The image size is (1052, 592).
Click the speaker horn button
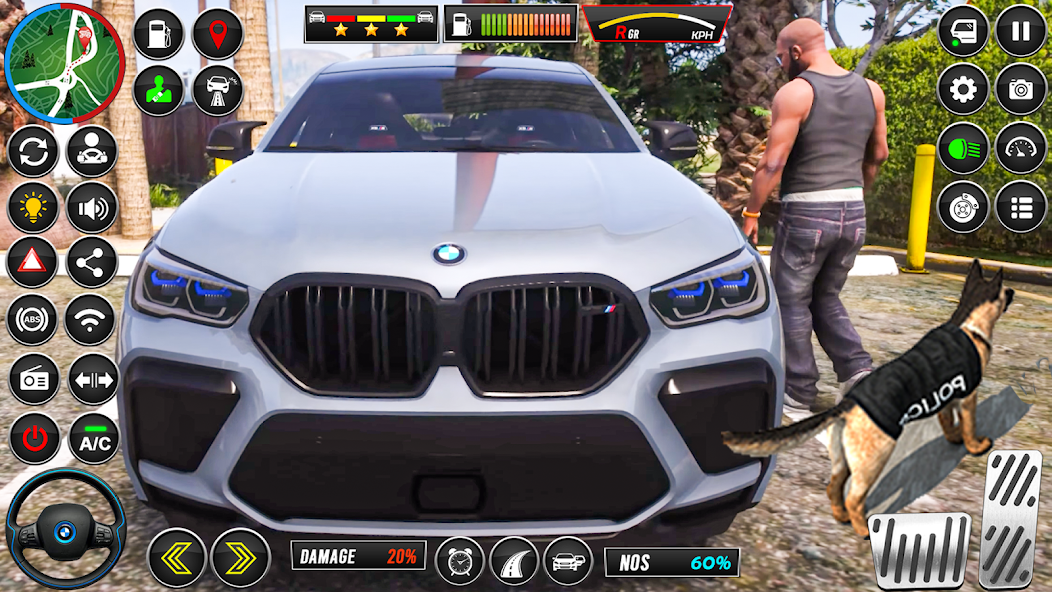point(92,208)
